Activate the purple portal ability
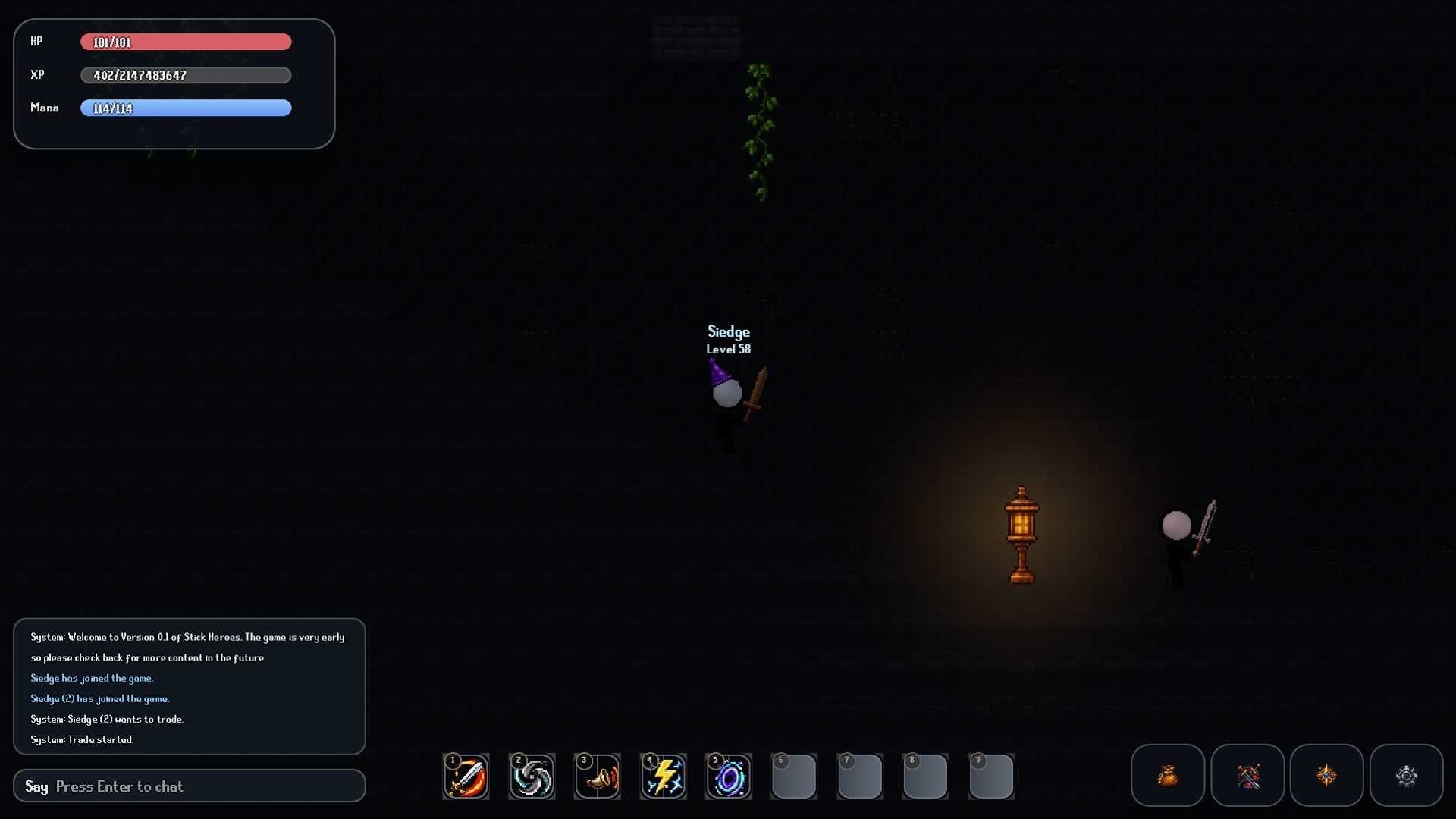The height and width of the screenshot is (819, 1456). 729,777
